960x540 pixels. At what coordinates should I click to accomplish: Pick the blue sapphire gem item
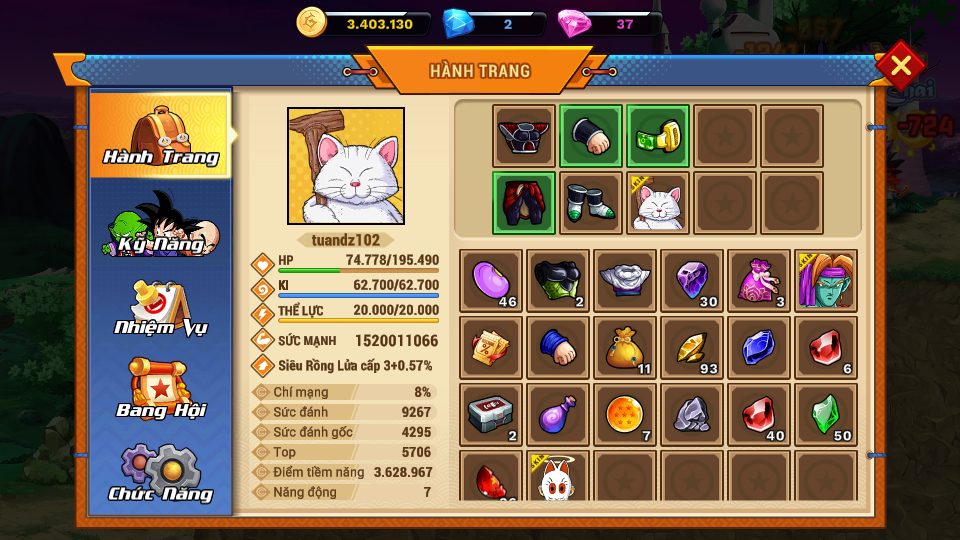pyautogui.click(x=759, y=347)
